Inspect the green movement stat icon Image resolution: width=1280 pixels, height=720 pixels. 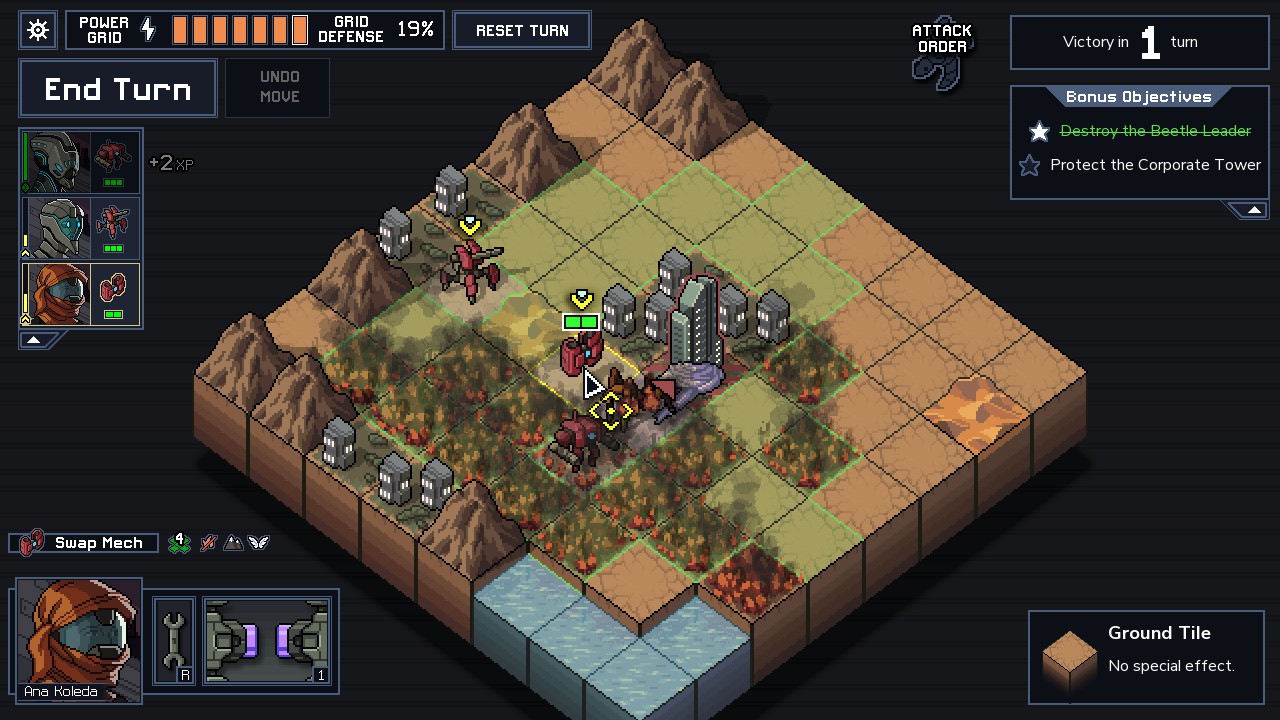tap(180, 543)
